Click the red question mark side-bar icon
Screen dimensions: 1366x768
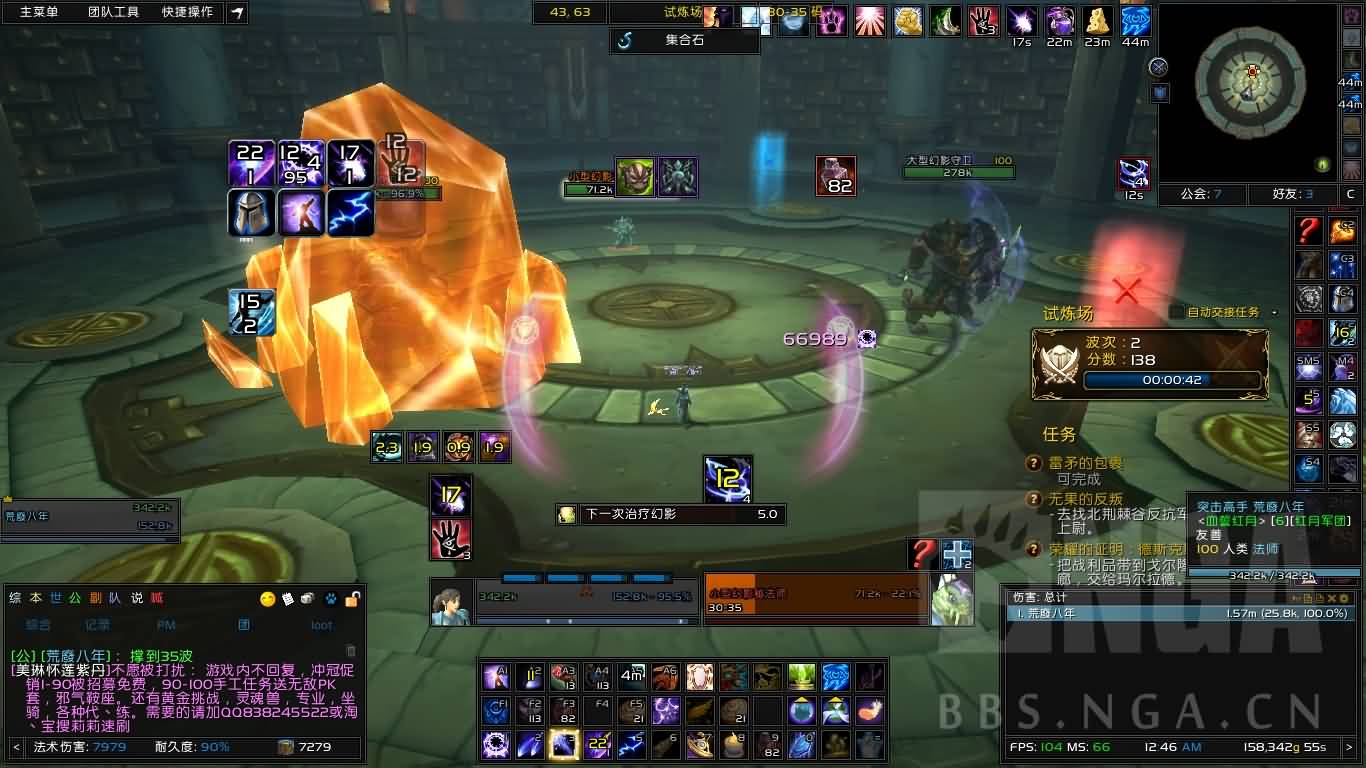pos(1309,231)
